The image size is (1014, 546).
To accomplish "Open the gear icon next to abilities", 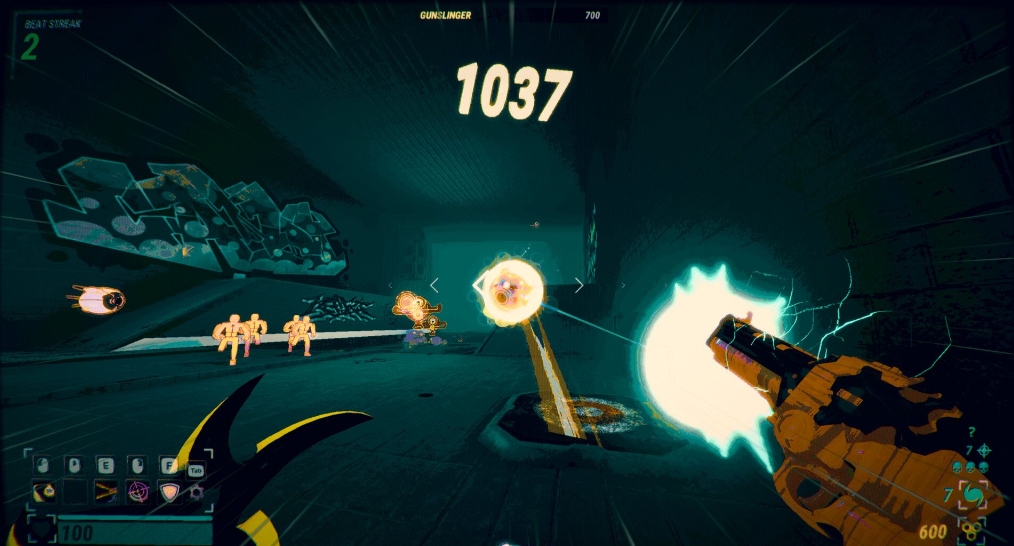I will click(x=196, y=490).
